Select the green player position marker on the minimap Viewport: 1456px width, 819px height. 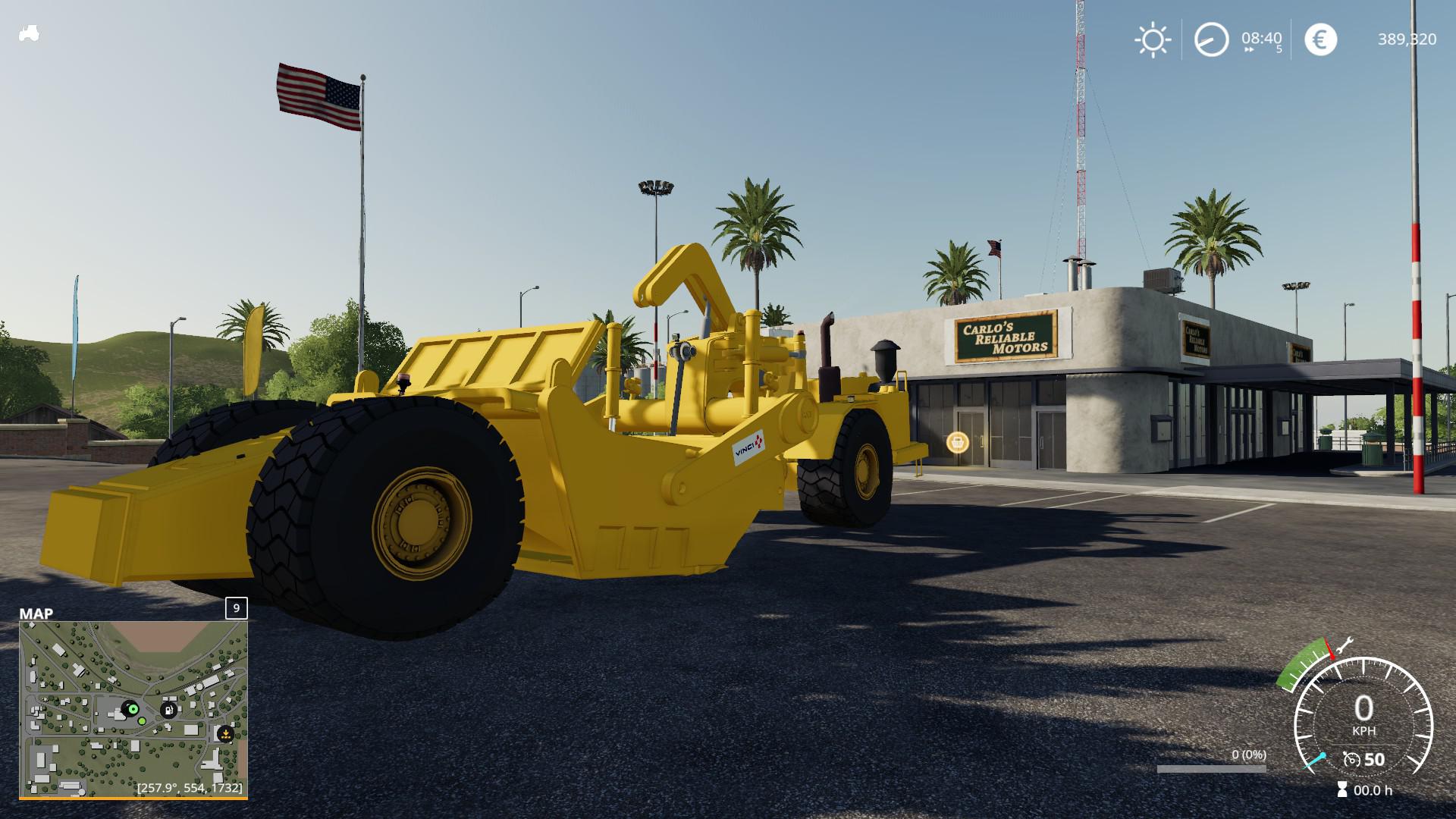pos(133,708)
